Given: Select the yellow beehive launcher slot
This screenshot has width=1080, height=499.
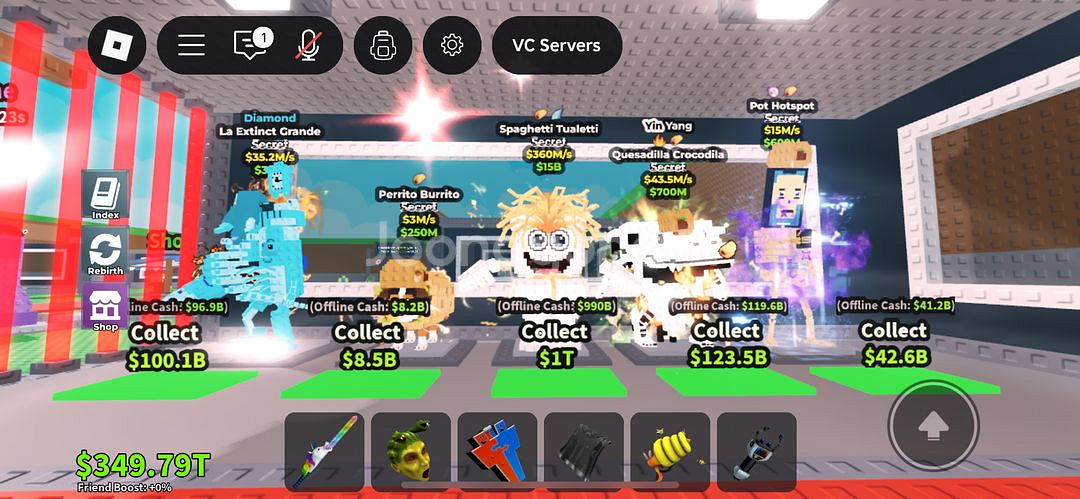Looking at the screenshot, I should (670, 452).
